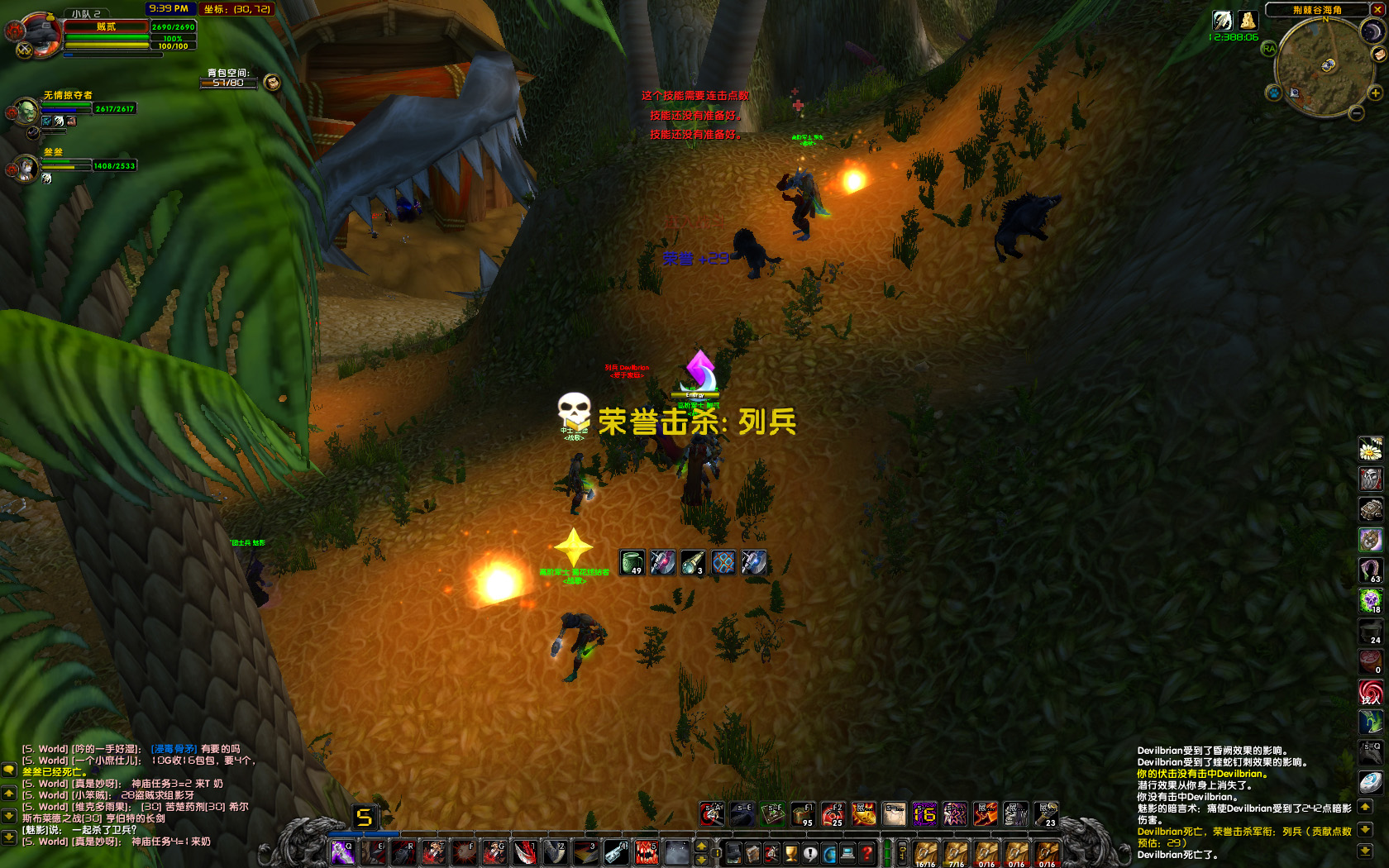Open the social exclamation-bubble micro menu

click(810, 852)
